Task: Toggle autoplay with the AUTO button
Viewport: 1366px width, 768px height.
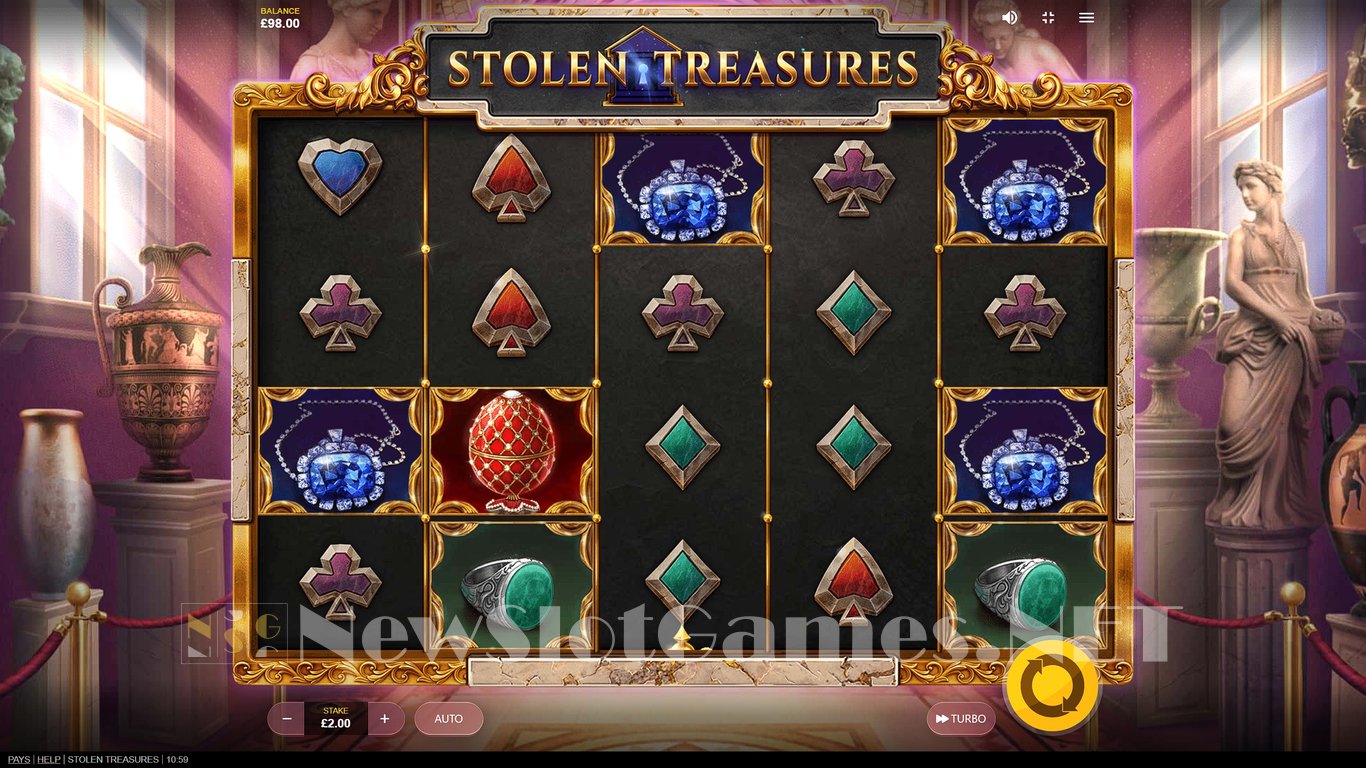Action: pos(448,718)
